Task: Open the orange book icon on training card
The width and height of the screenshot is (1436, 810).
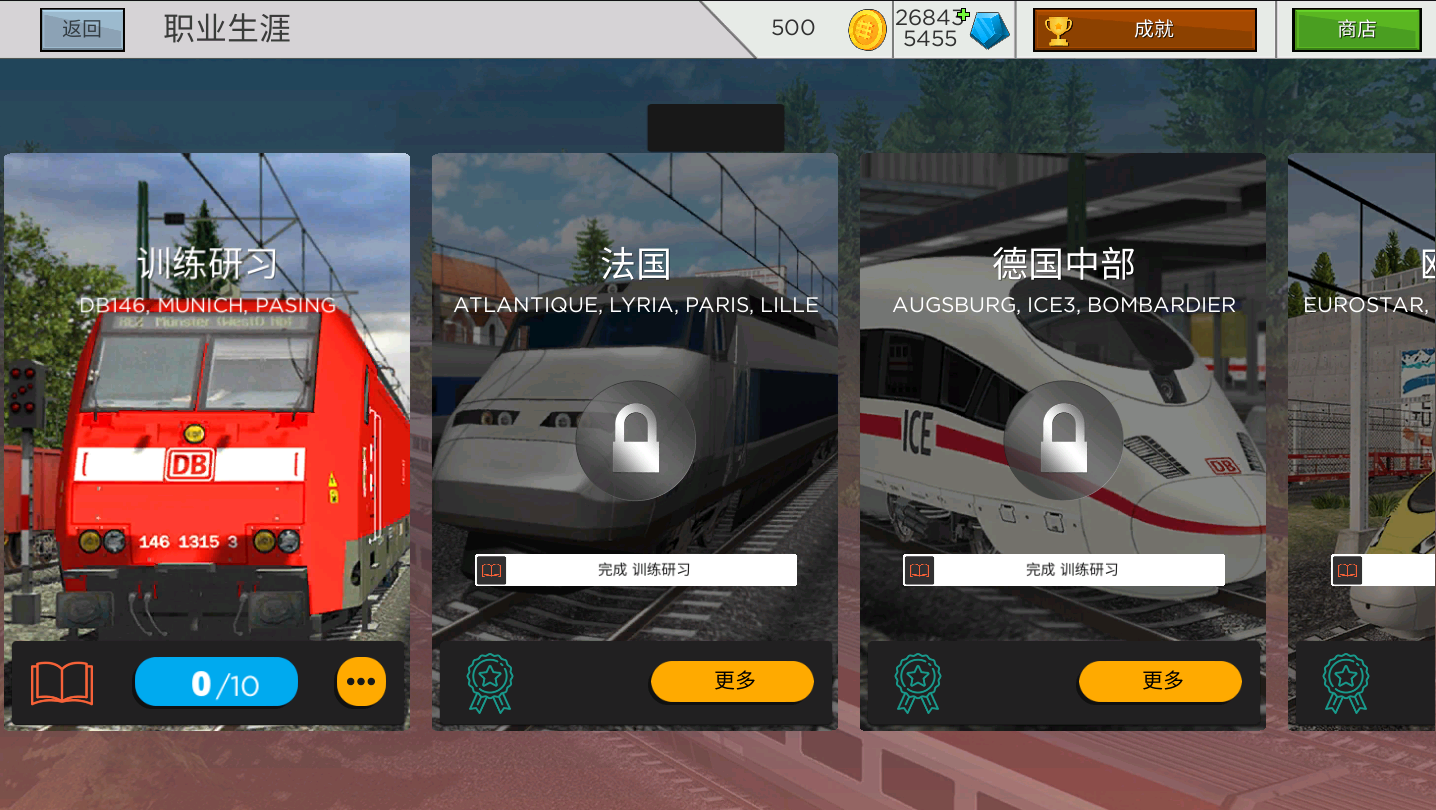Action: click(62, 683)
